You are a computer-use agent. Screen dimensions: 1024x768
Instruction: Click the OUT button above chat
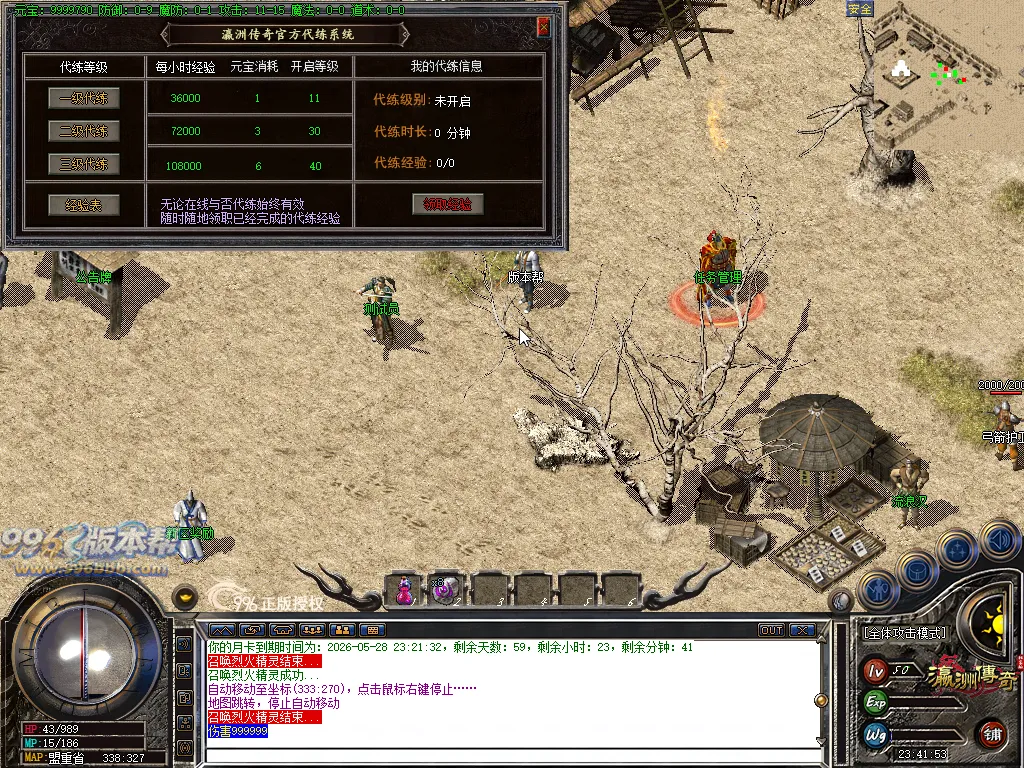[x=771, y=630]
